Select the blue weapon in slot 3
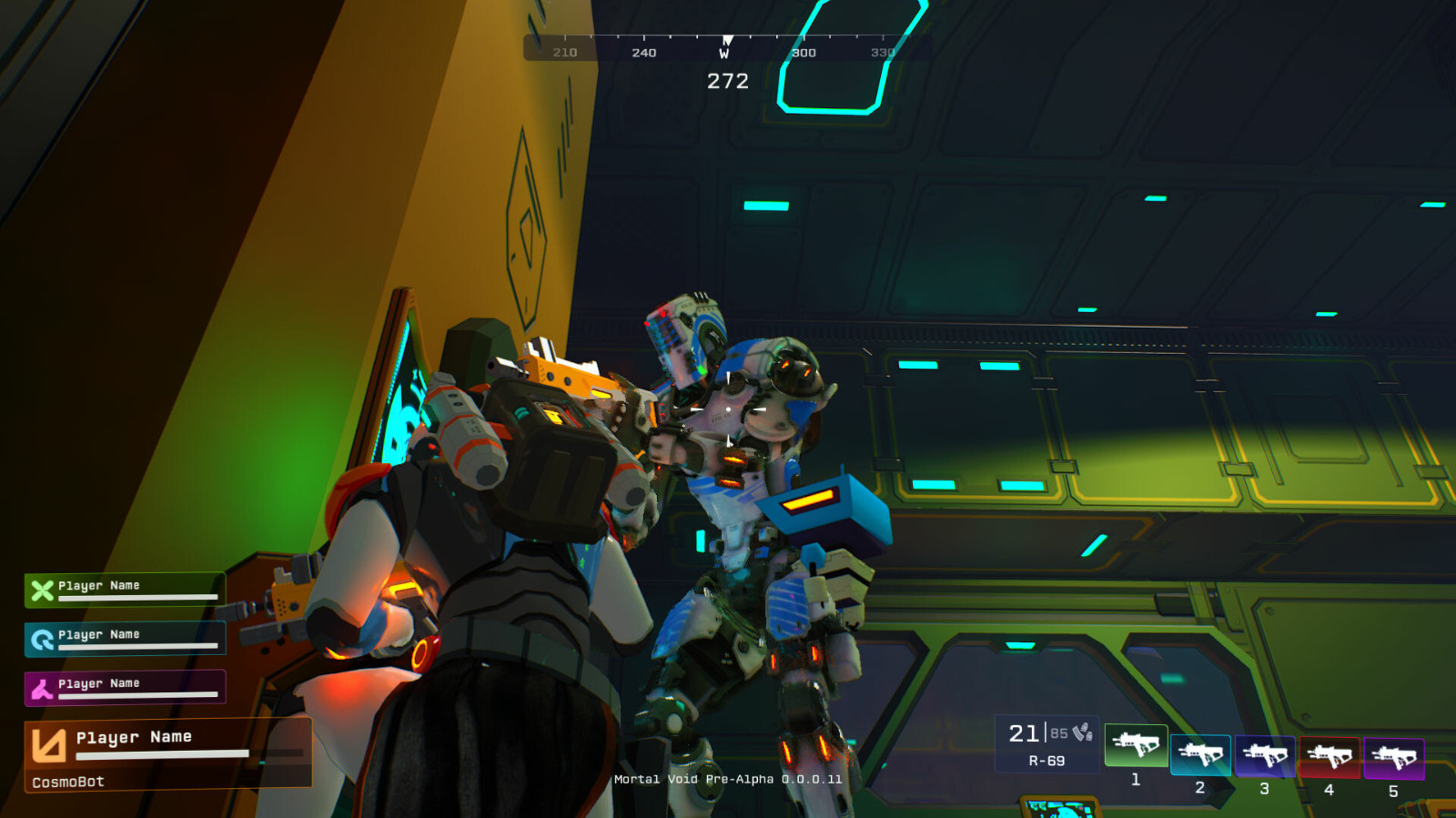The image size is (1456, 818). click(1264, 755)
